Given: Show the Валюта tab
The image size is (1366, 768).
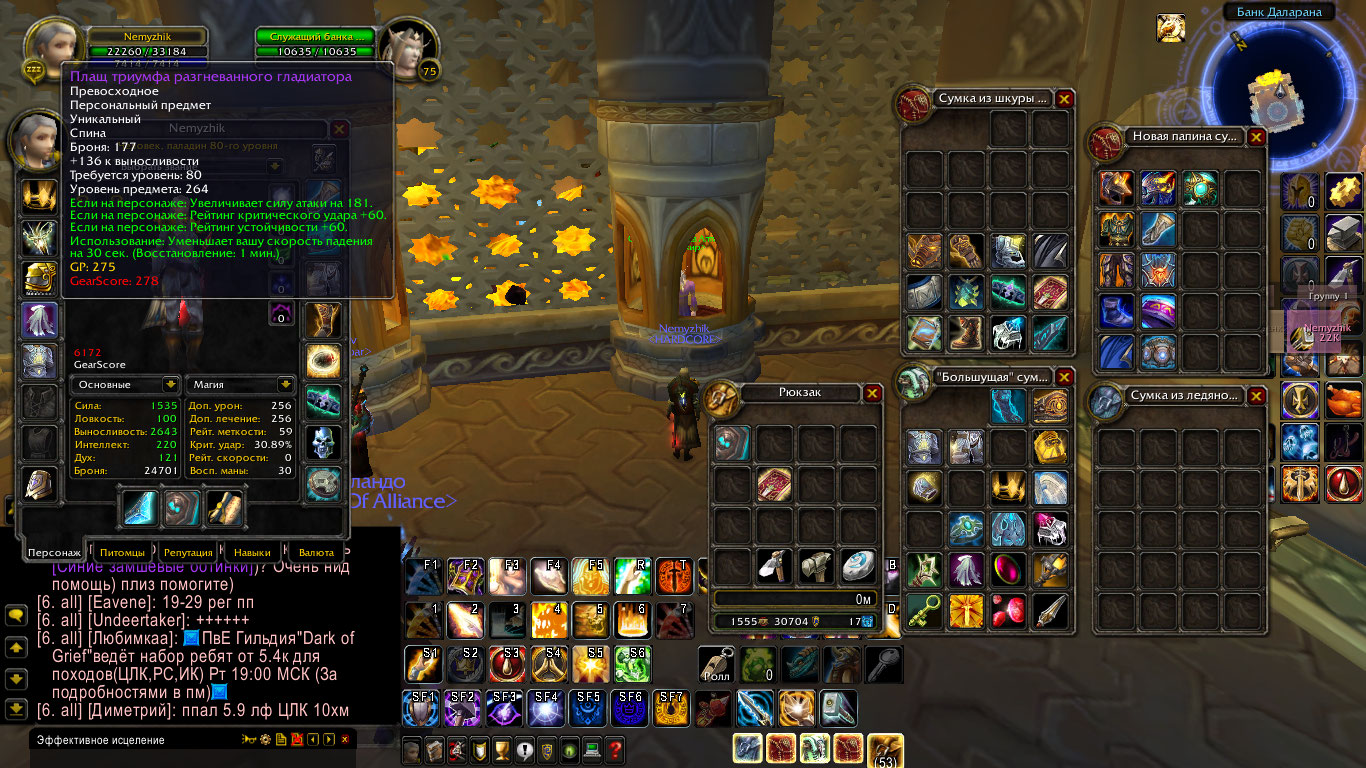Looking at the screenshot, I should coord(317,552).
